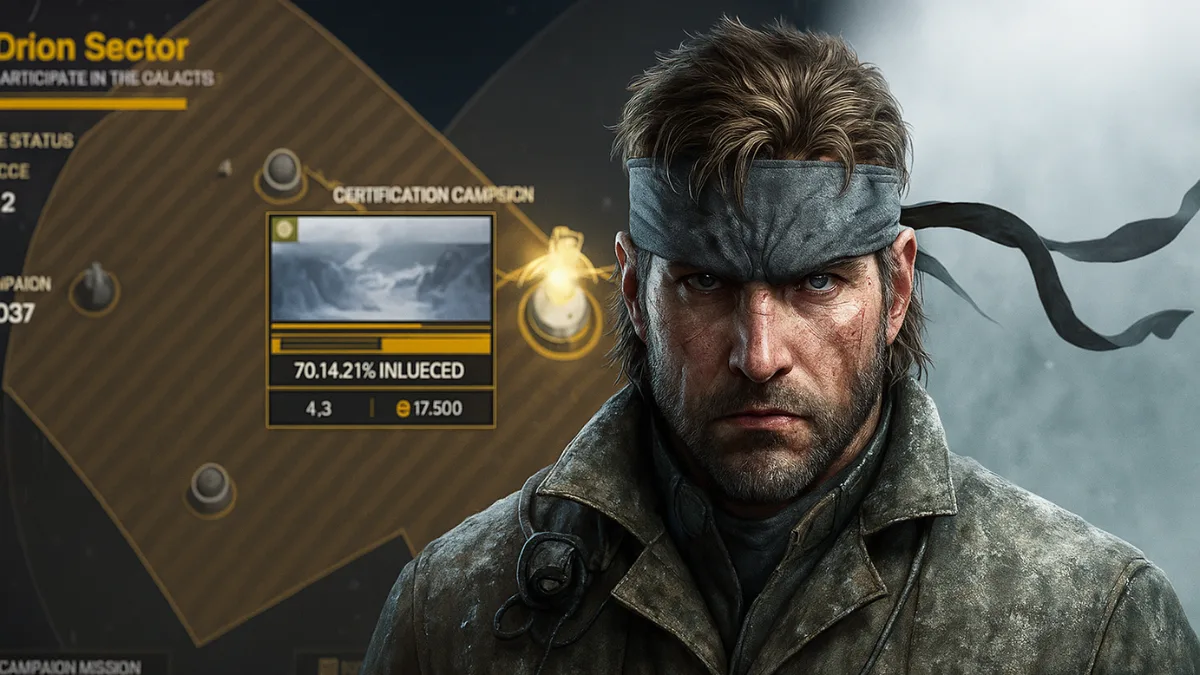
Task: Select the Orion Sector title
Action: point(95,46)
